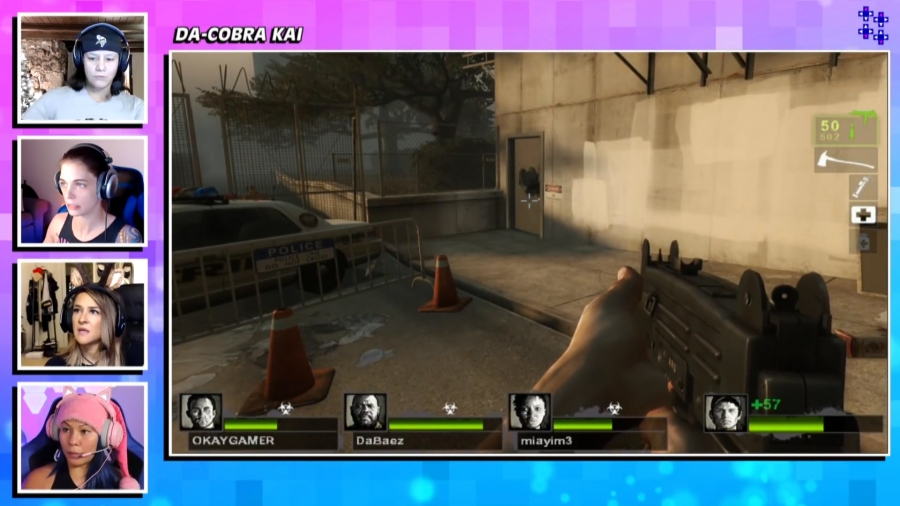Click DaBaez's teammate portrait
This screenshot has width=900, height=506.
pos(365,412)
